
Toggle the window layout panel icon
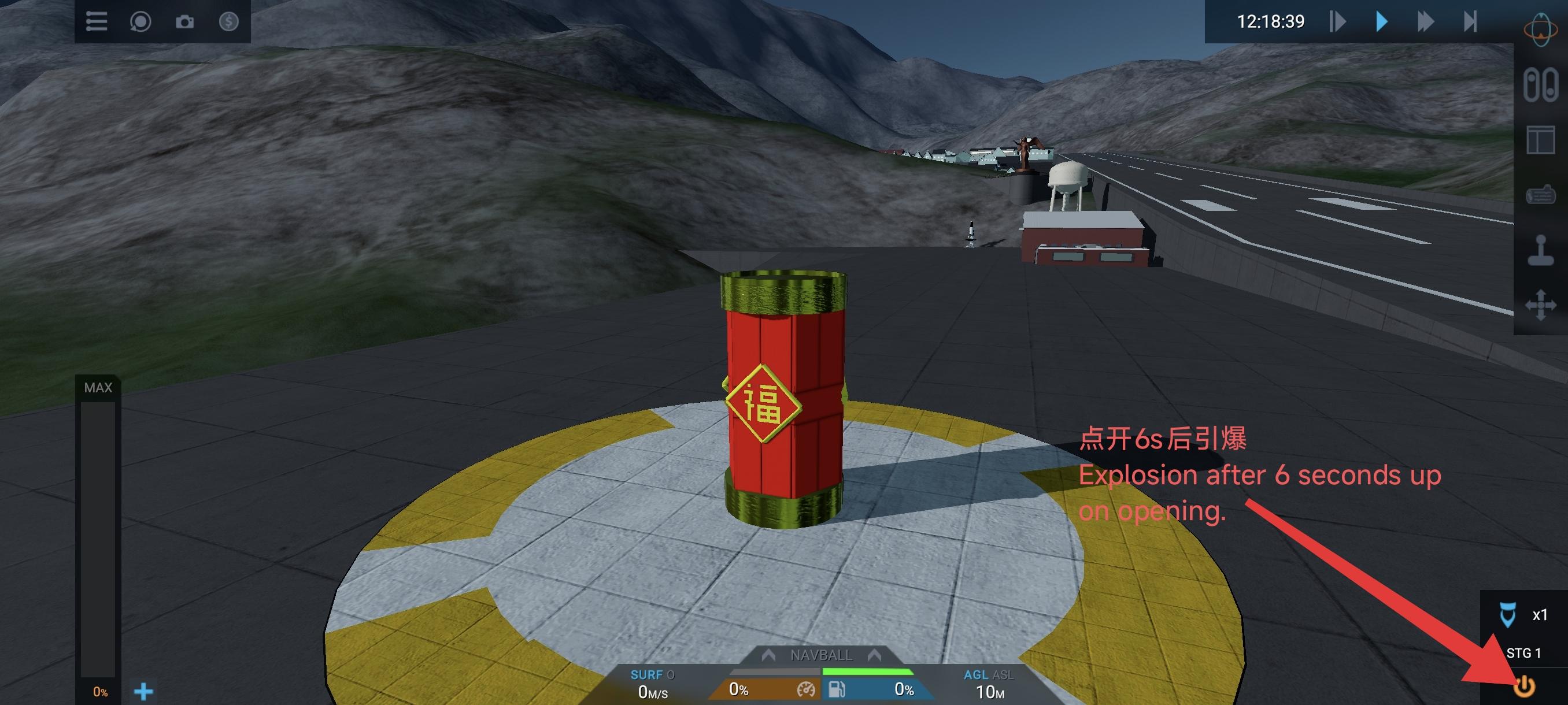click(1540, 140)
